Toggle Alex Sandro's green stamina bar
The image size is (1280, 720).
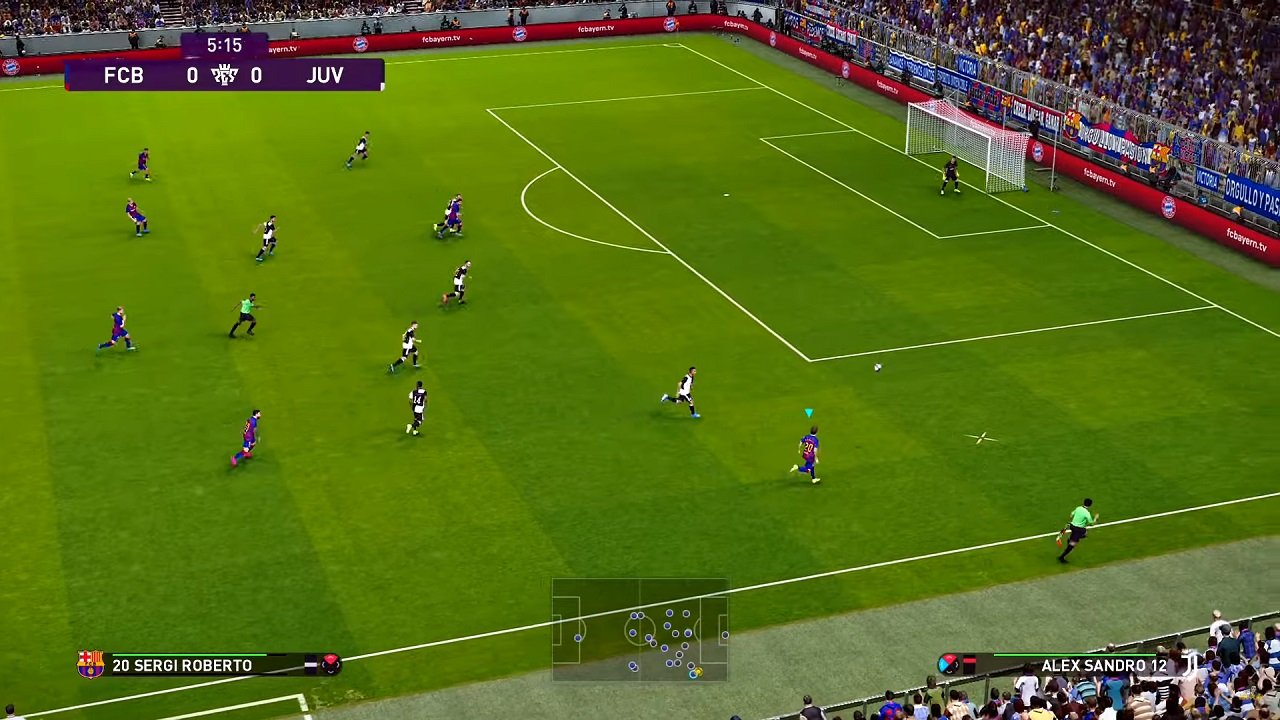point(1075,655)
